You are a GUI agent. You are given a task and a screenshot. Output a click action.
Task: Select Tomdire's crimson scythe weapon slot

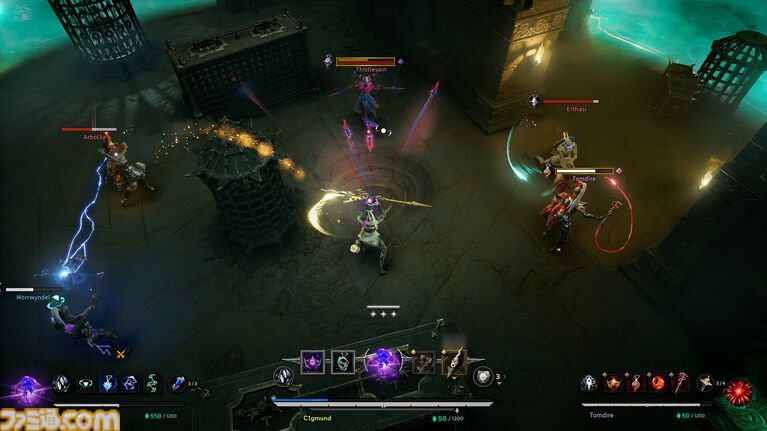(x=681, y=383)
